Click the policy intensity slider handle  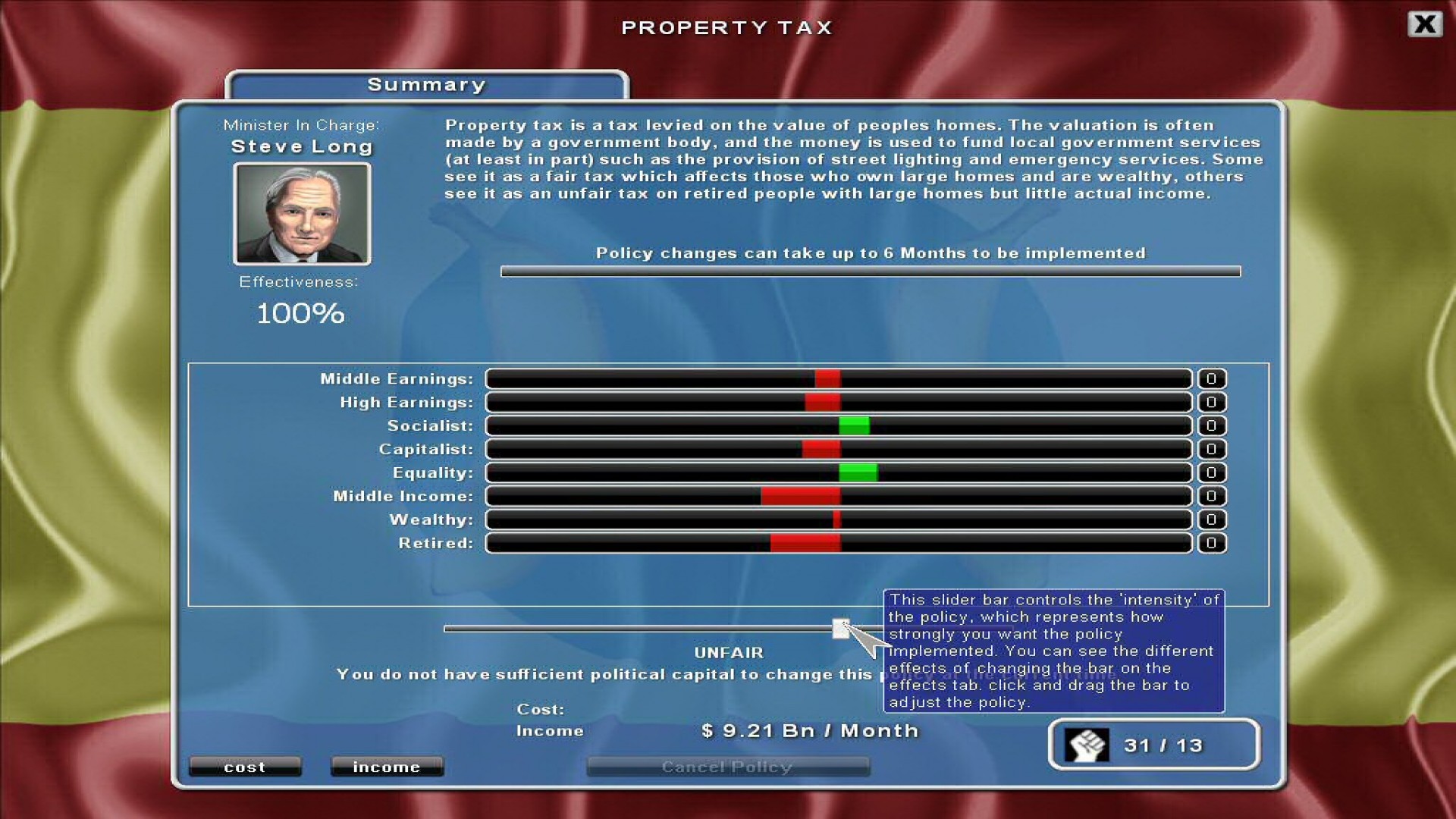click(841, 629)
